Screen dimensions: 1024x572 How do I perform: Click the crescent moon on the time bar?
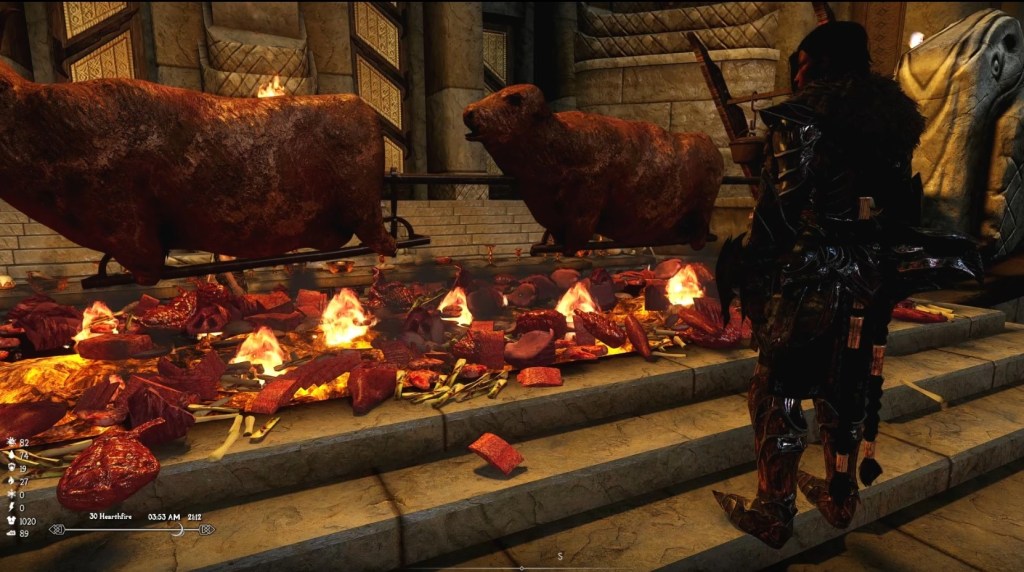[178, 529]
